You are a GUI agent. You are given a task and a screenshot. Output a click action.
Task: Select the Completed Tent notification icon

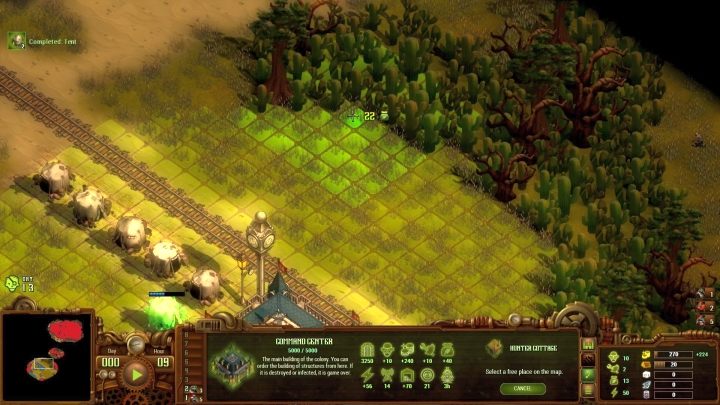(16, 41)
